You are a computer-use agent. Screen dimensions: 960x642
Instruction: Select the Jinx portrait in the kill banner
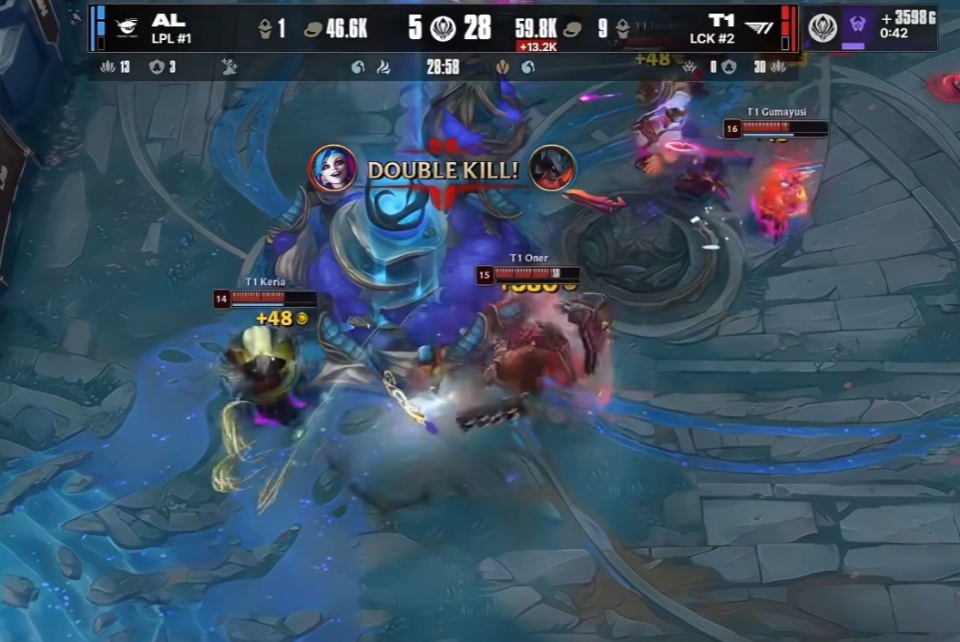point(333,168)
